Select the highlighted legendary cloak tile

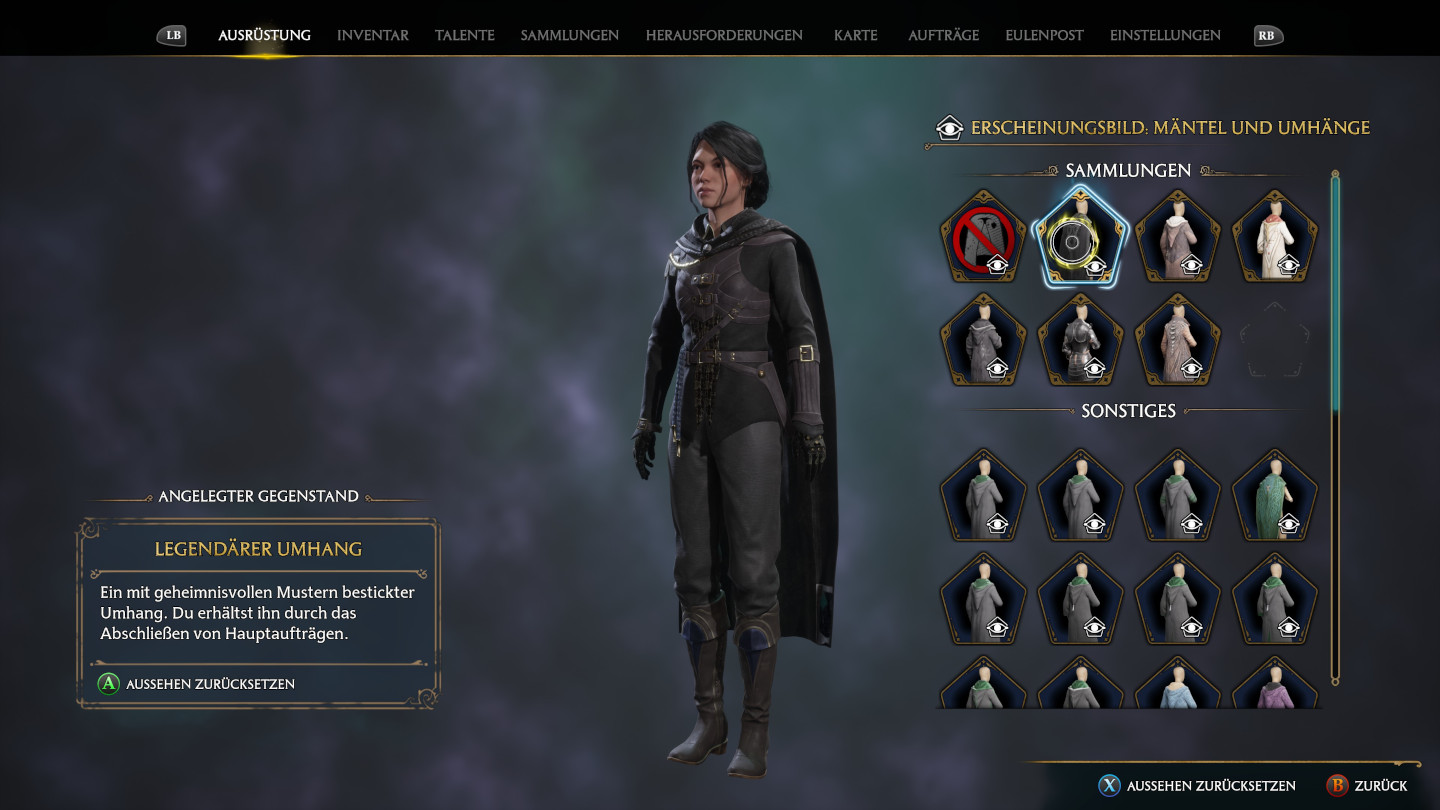point(1081,238)
